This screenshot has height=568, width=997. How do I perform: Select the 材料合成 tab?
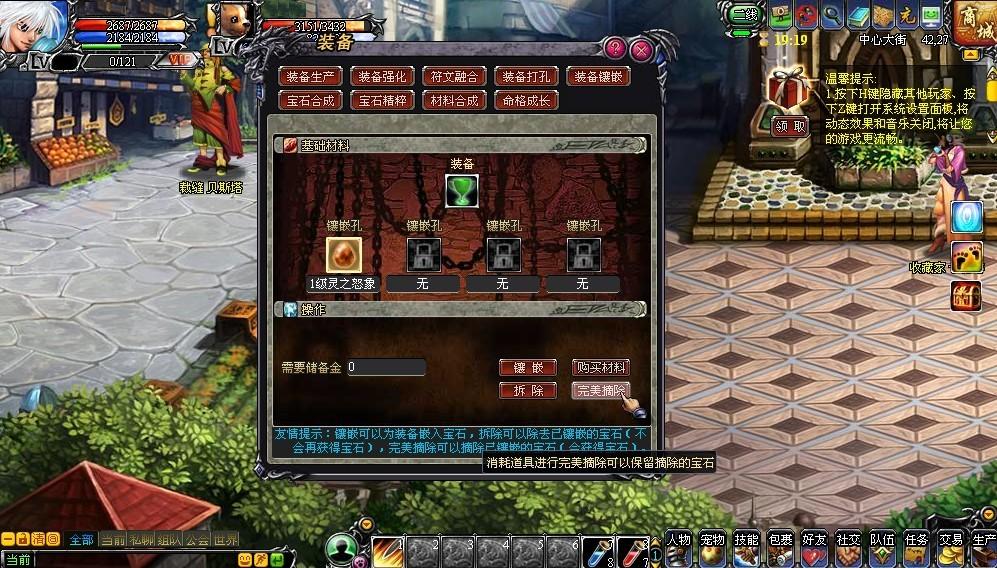tap(454, 100)
